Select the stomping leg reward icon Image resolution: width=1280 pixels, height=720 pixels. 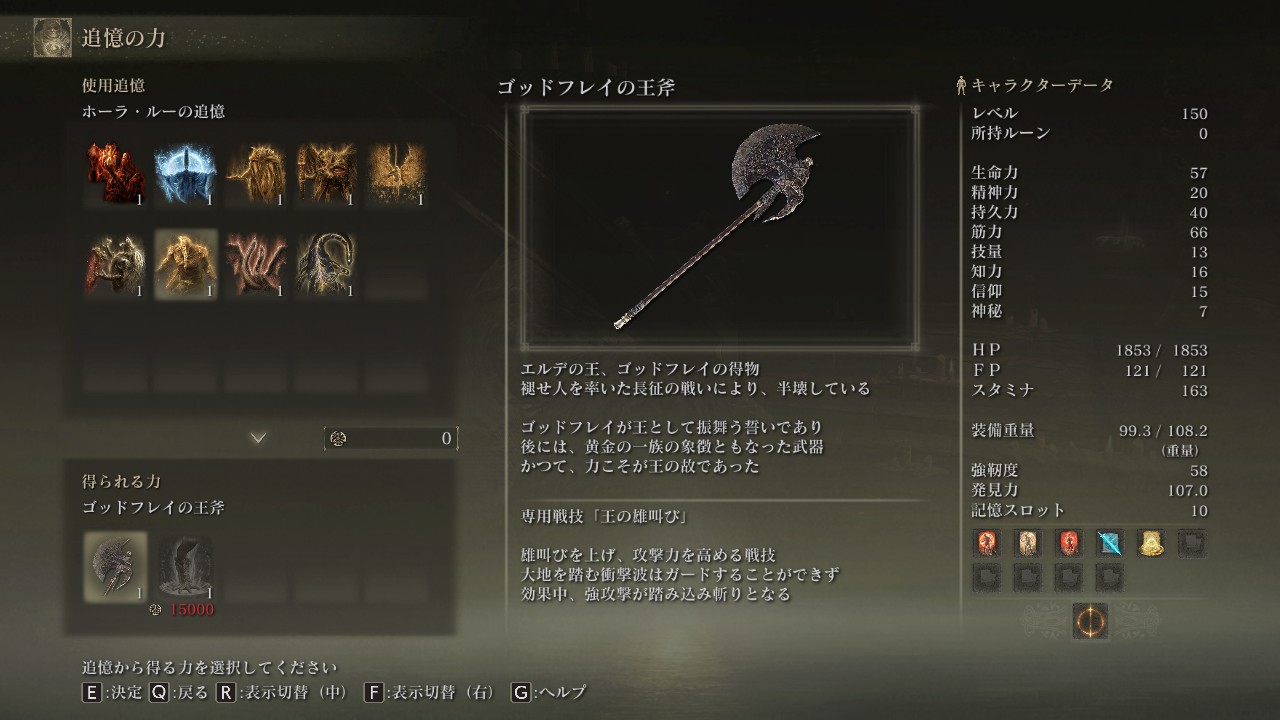coord(186,566)
